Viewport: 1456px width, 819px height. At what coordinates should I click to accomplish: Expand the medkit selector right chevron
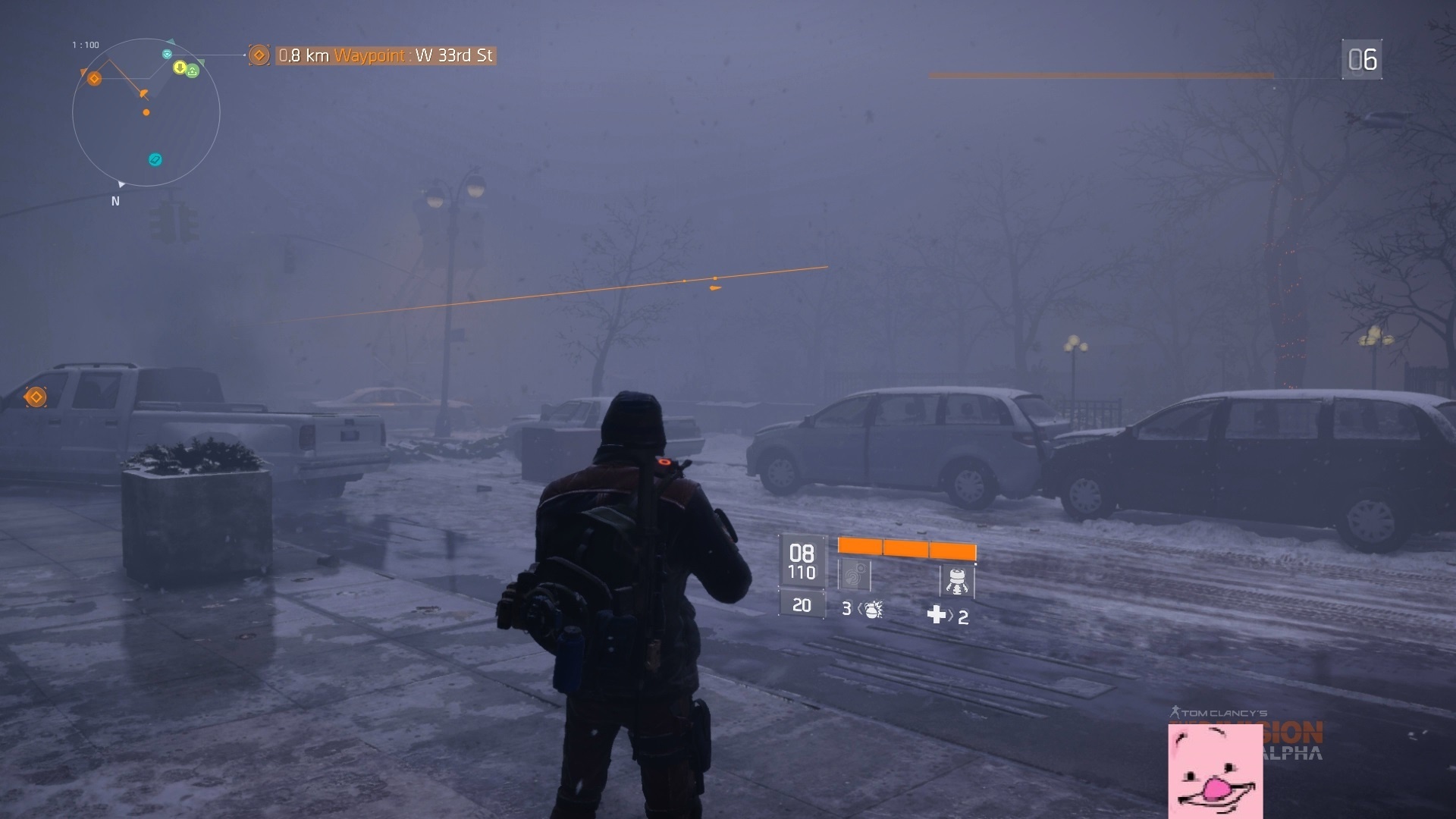pos(952,616)
